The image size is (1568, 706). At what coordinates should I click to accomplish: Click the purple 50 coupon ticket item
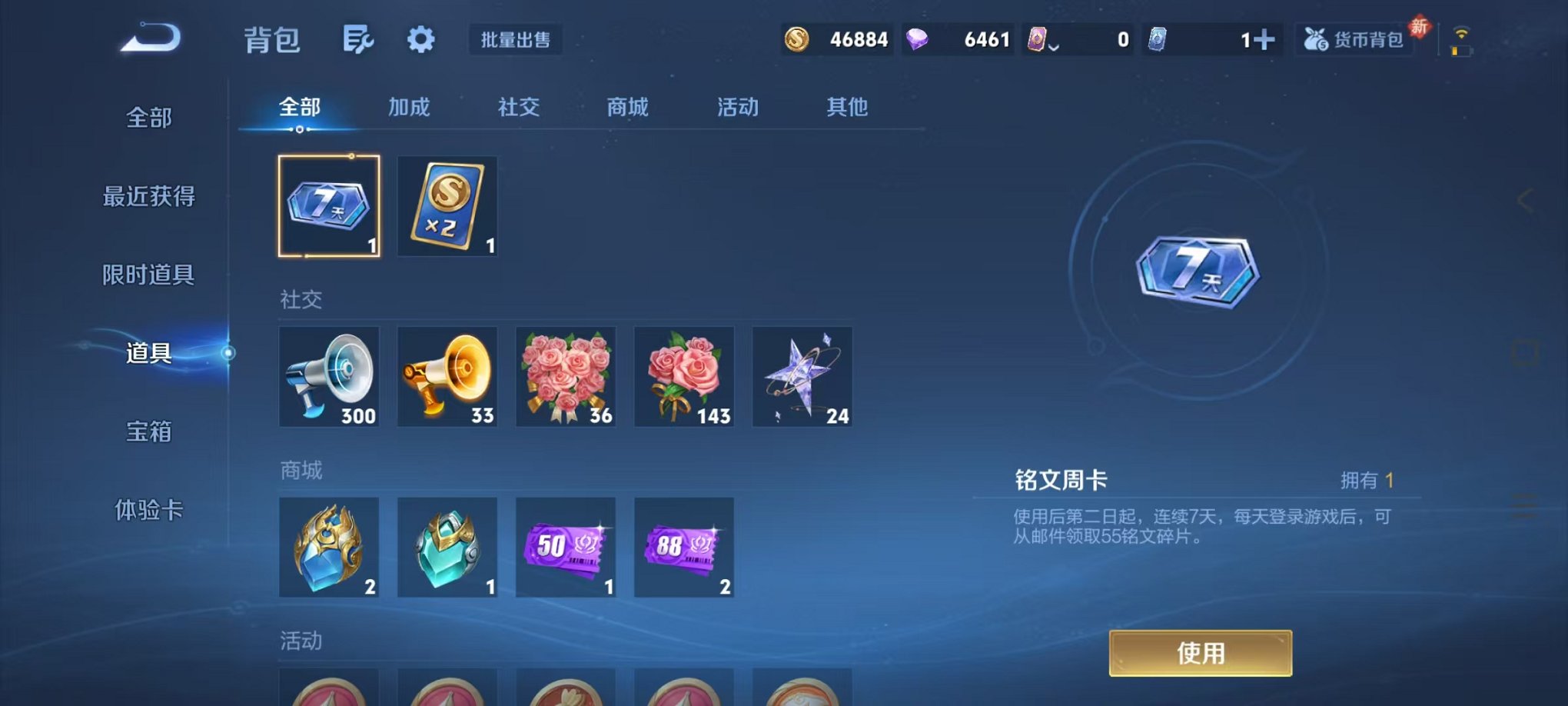[566, 548]
